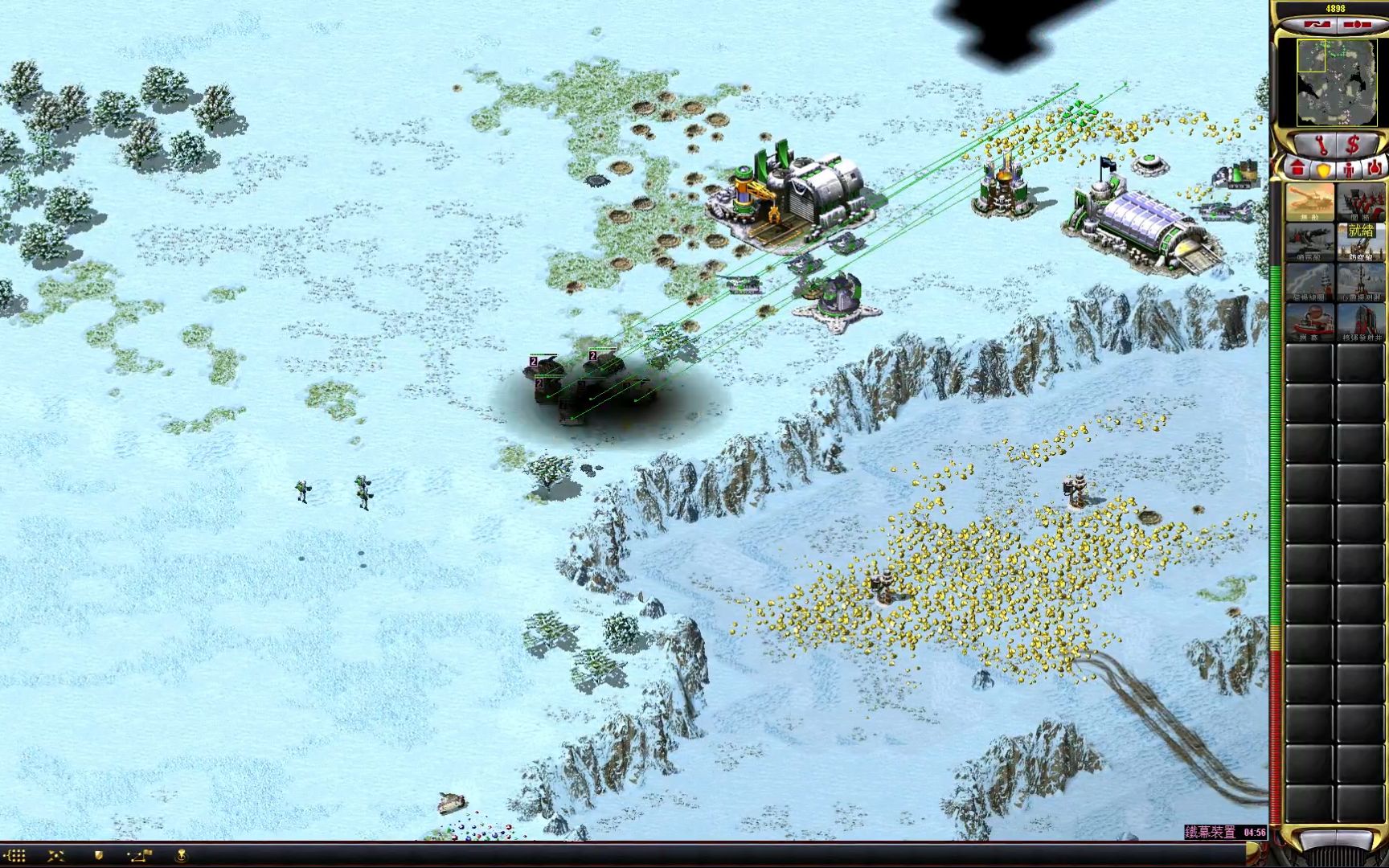
Task: Build the Tesla coil (磁爆線圈)
Action: (1309, 282)
